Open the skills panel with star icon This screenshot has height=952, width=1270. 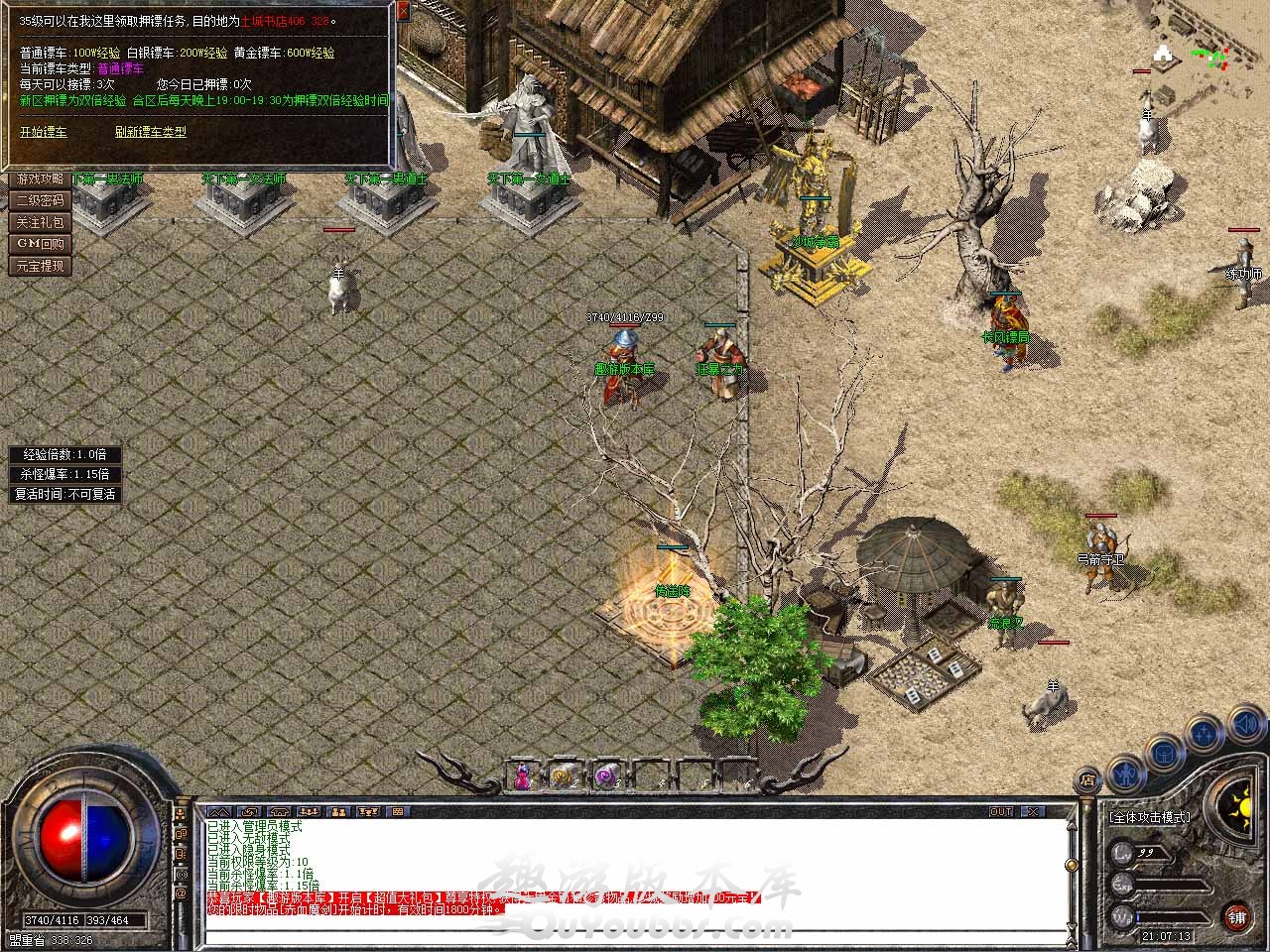(1204, 735)
